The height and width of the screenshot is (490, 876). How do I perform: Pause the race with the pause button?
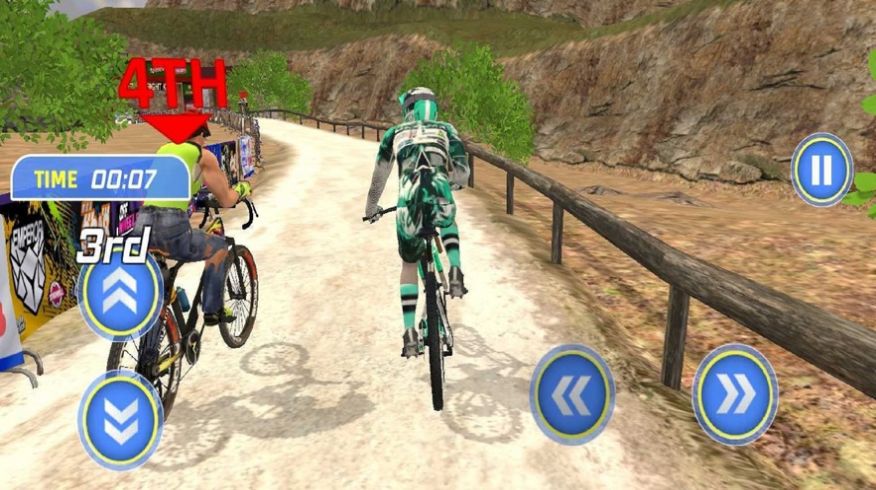[821, 170]
